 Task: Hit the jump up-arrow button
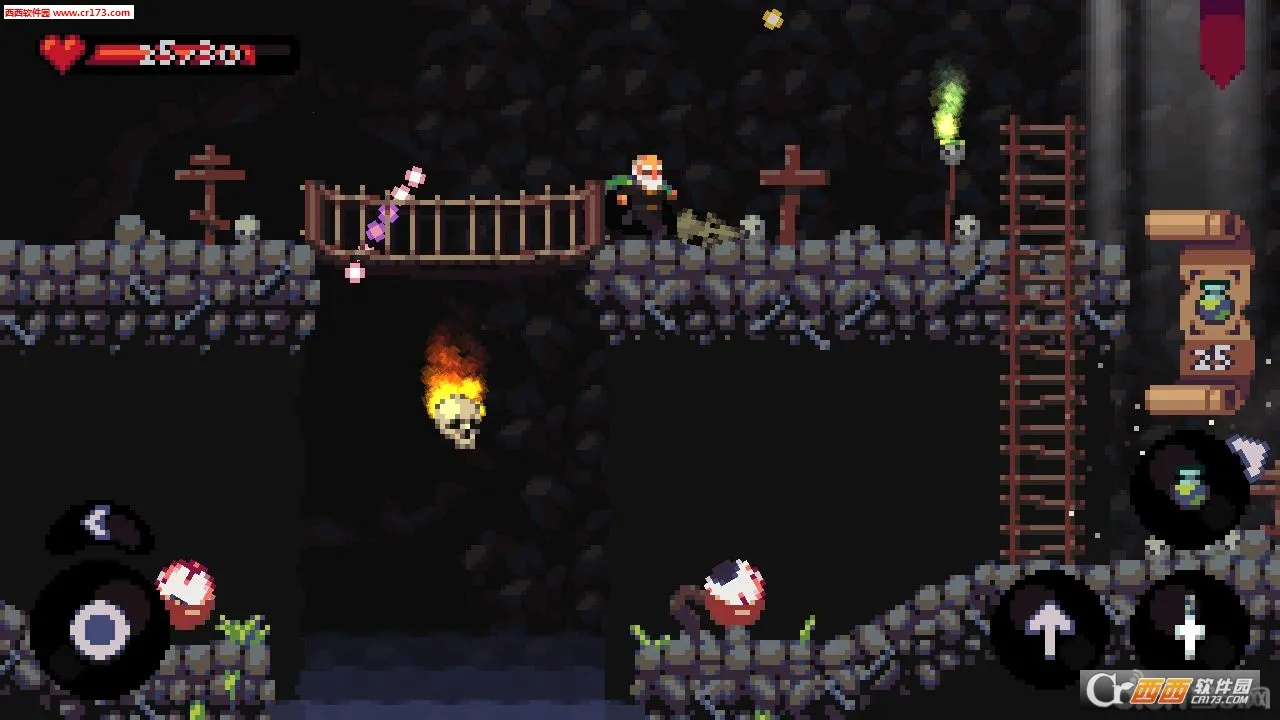(x=1049, y=628)
